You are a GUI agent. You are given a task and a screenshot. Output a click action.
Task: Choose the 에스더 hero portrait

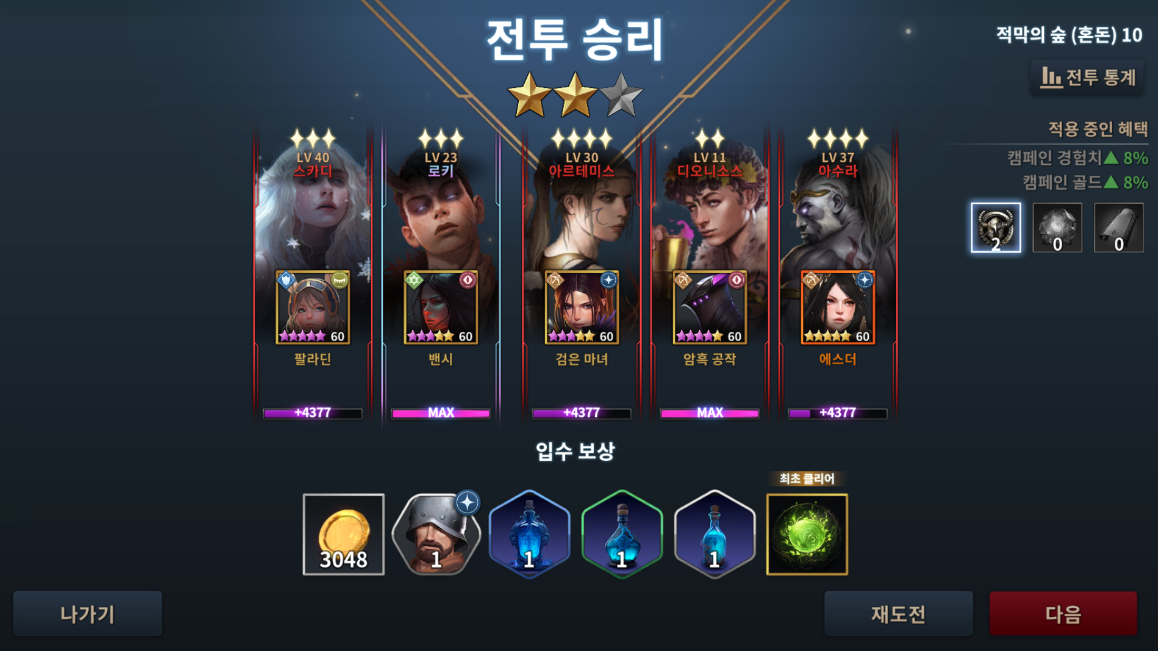coord(837,308)
